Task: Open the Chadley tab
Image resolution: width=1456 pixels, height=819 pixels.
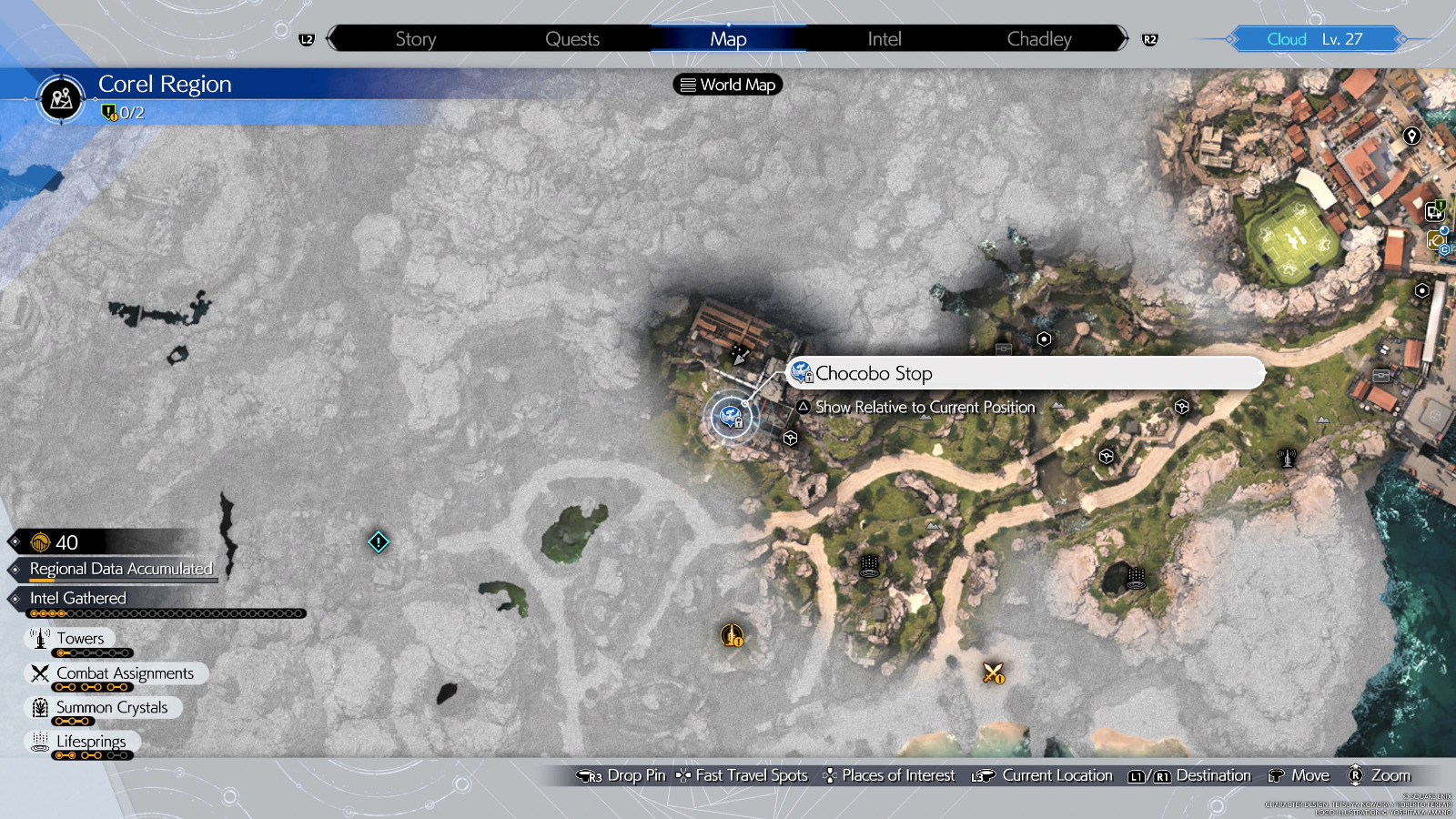Action: (1038, 39)
